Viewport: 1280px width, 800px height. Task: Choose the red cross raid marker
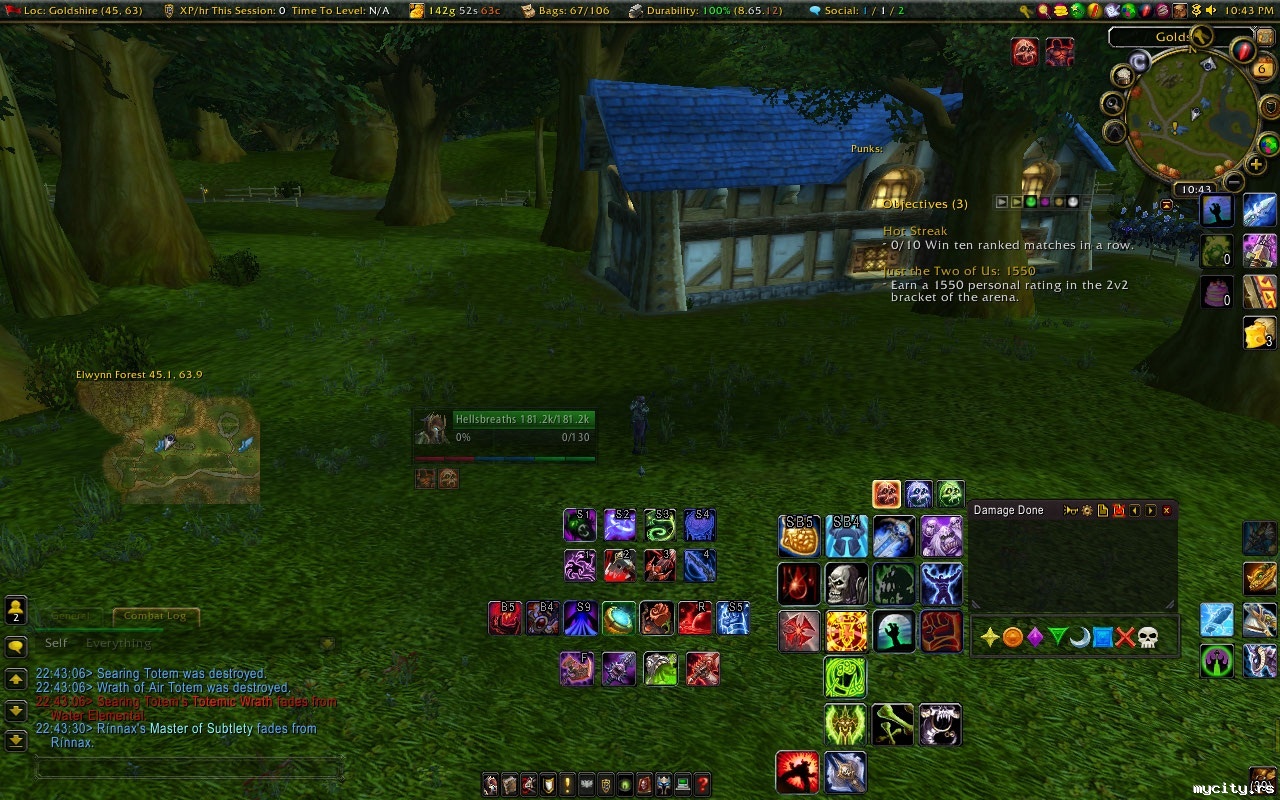coord(1125,637)
